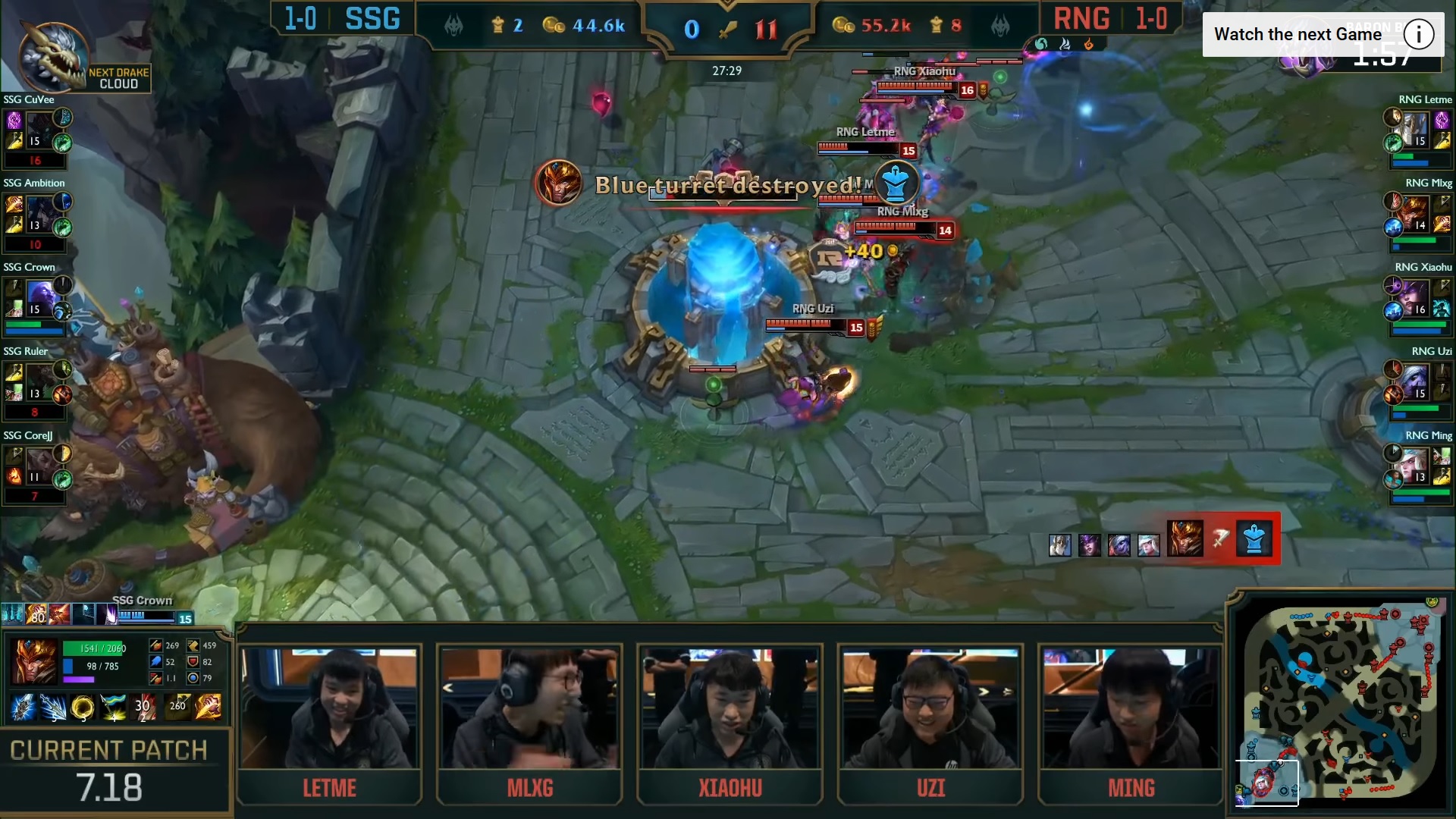Screen dimensions: 1456x819
Task: Click the attack damage sword stat icon
Action: coord(155,645)
